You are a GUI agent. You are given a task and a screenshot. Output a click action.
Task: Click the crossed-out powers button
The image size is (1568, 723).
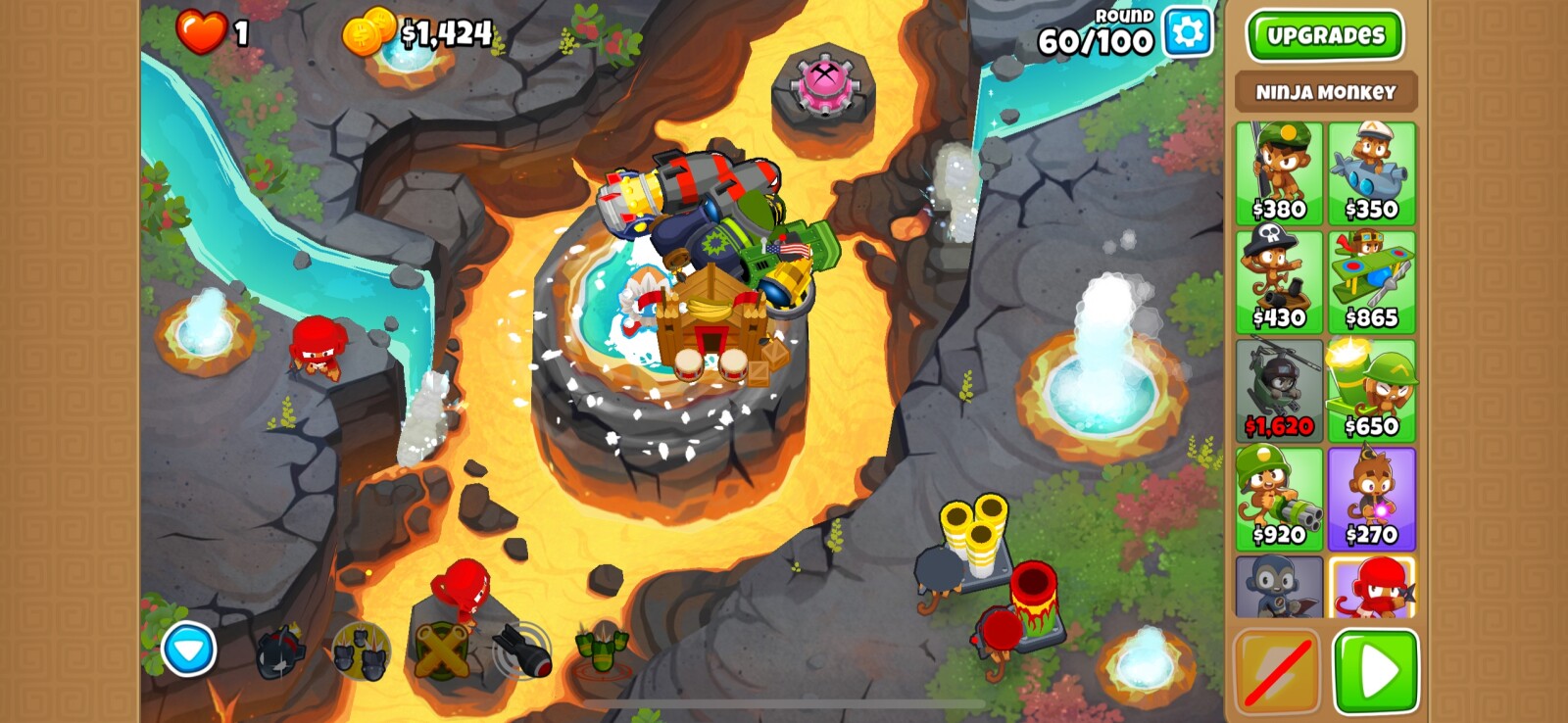tap(1277, 672)
